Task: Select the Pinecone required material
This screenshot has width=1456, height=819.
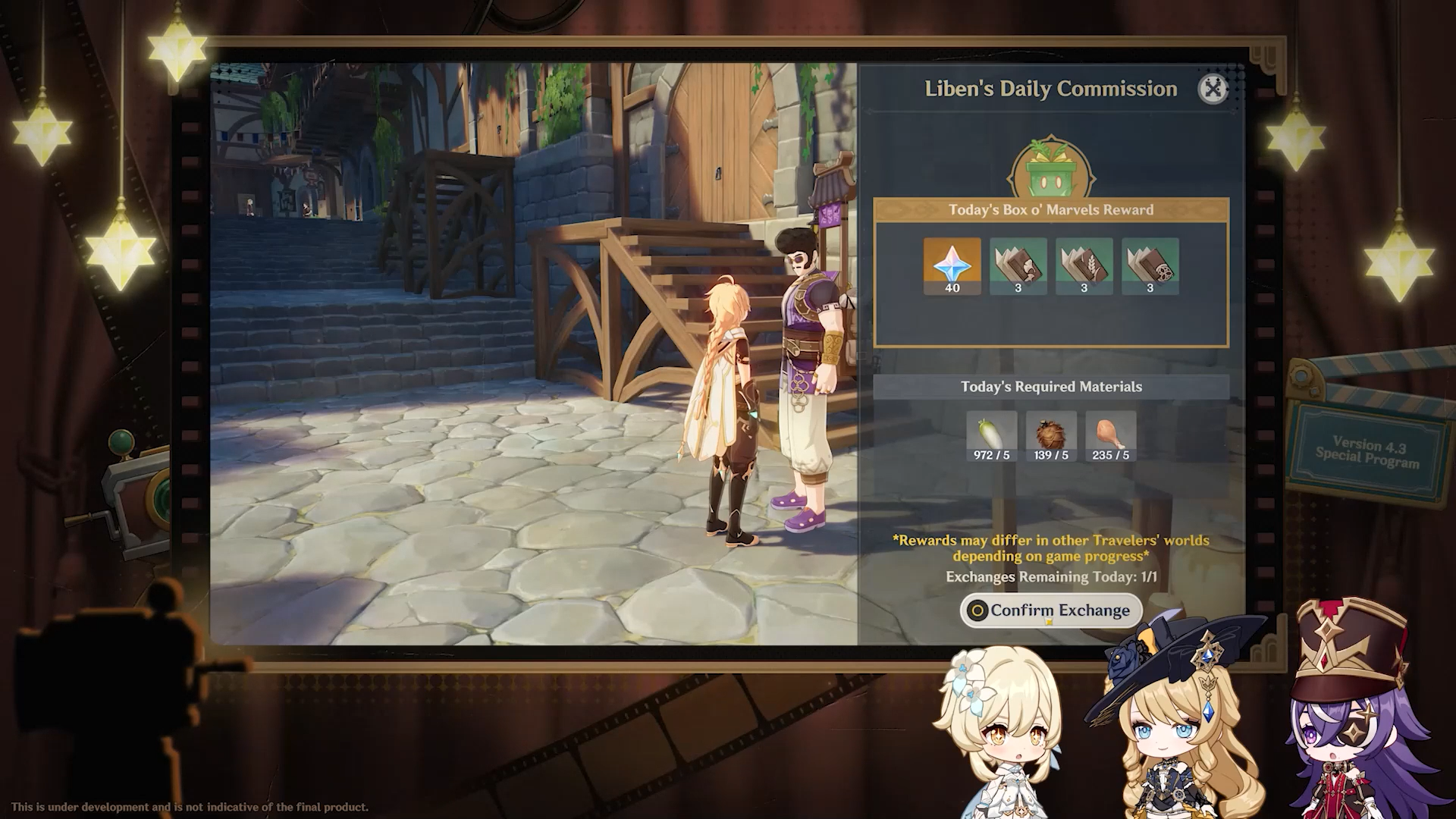Action: 1051,436
